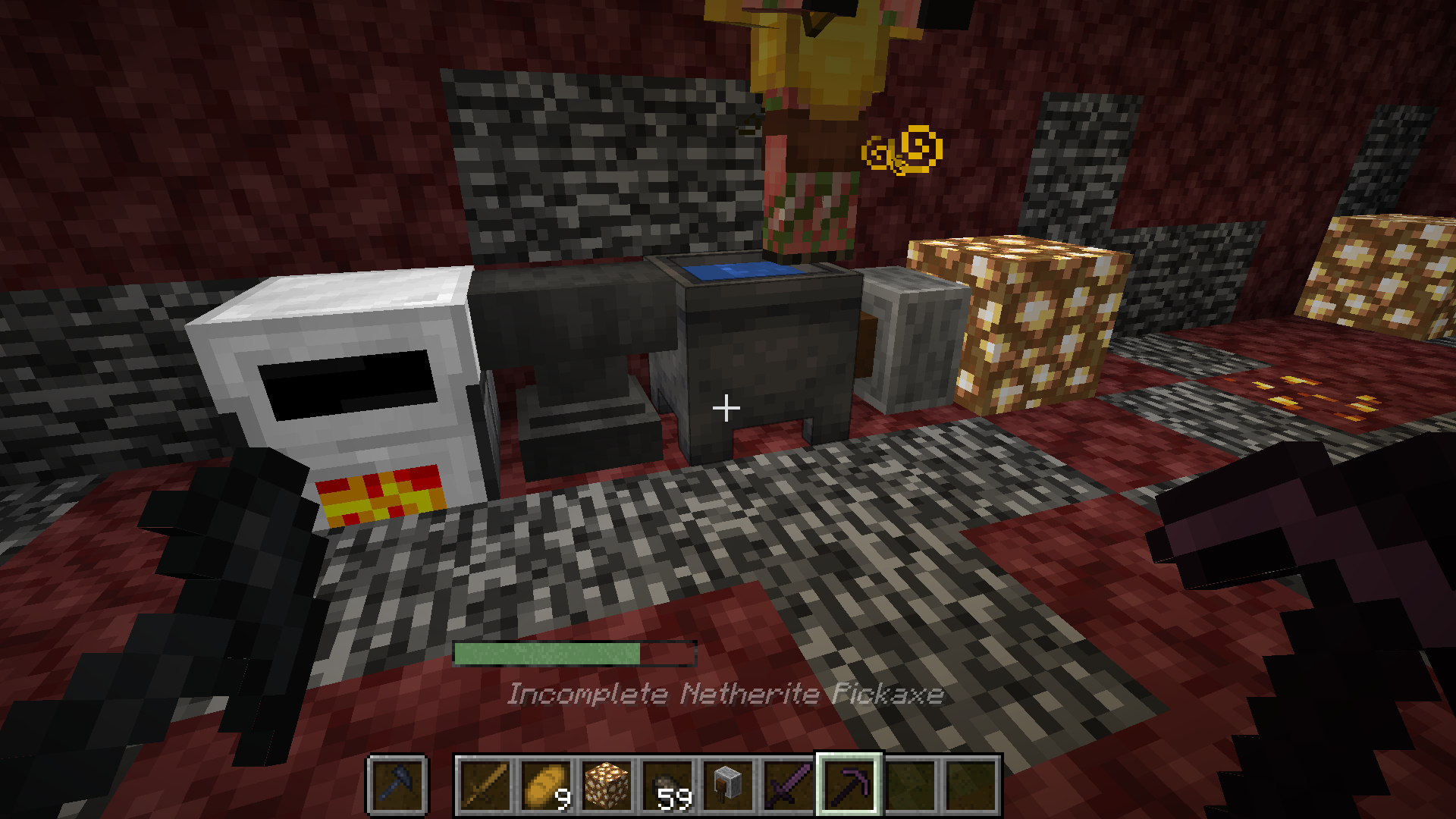This screenshot has width=1456, height=819.
Task: Attack the zombified piglin
Action: pos(811,114)
